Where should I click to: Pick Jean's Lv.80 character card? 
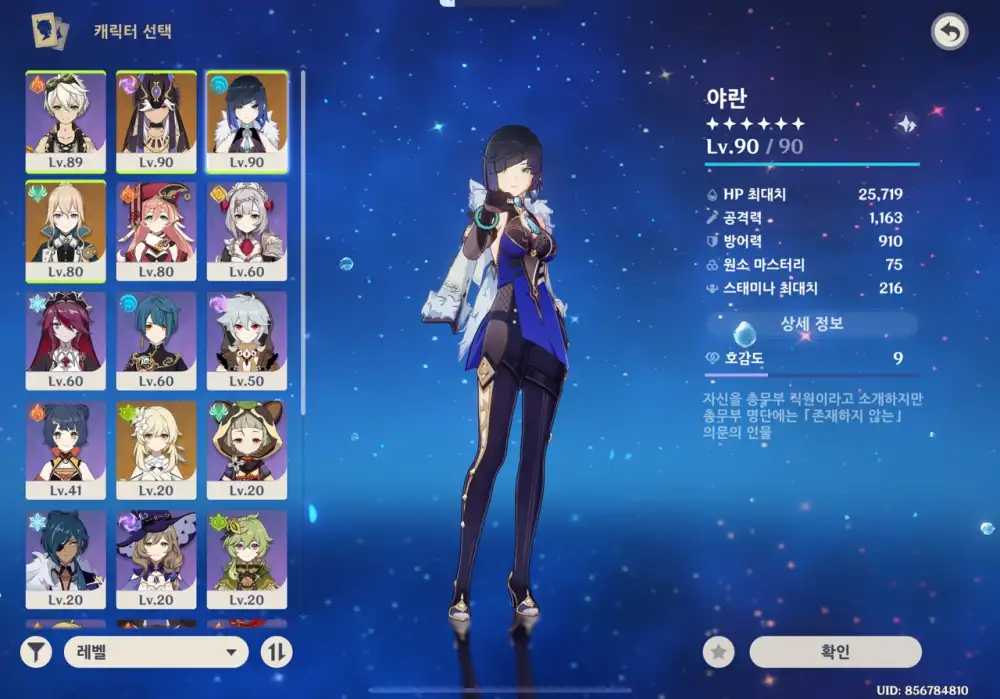click(66, 231)
